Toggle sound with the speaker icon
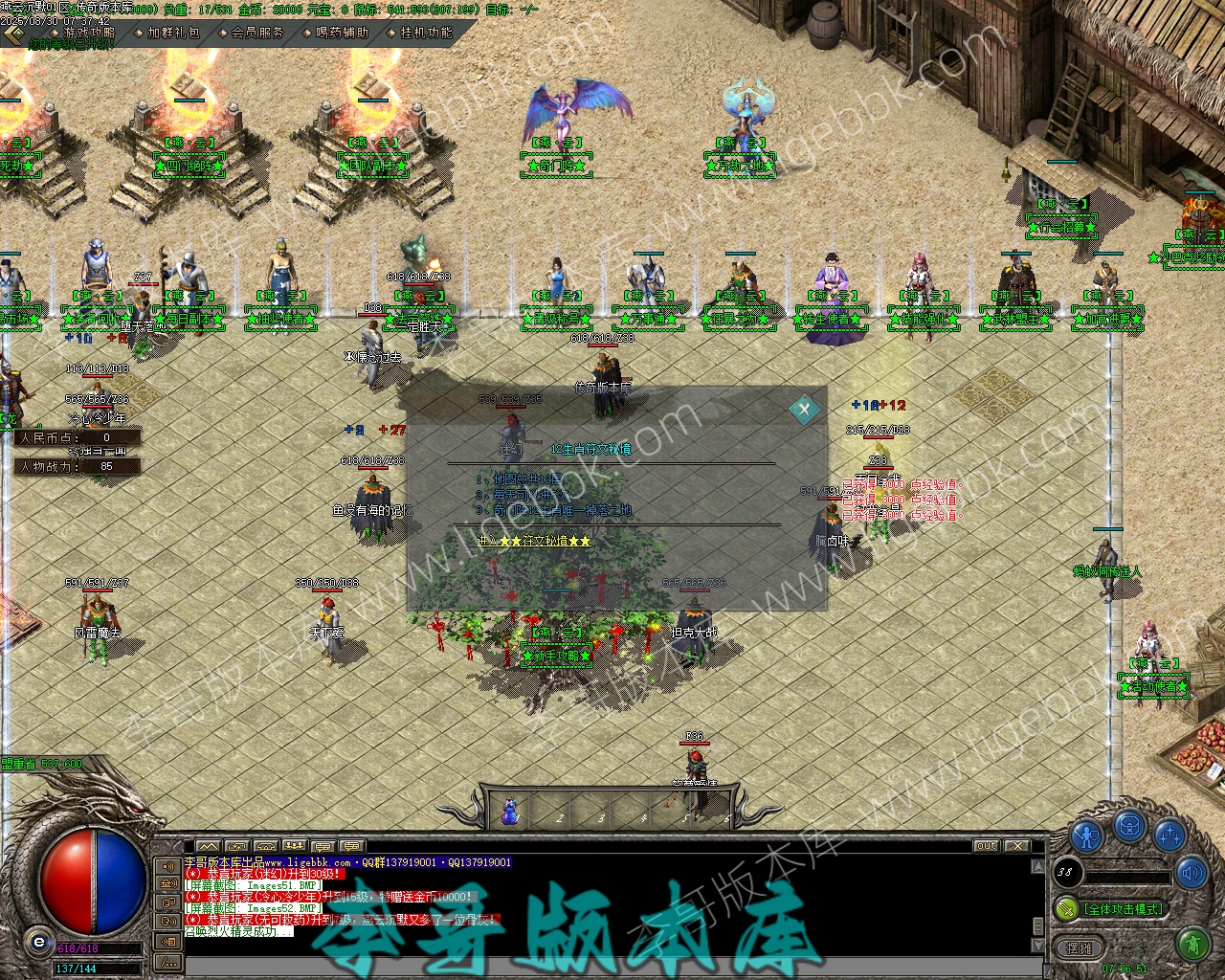The height and width of the screenshot is (980, 1225). tap(1192, 872)
